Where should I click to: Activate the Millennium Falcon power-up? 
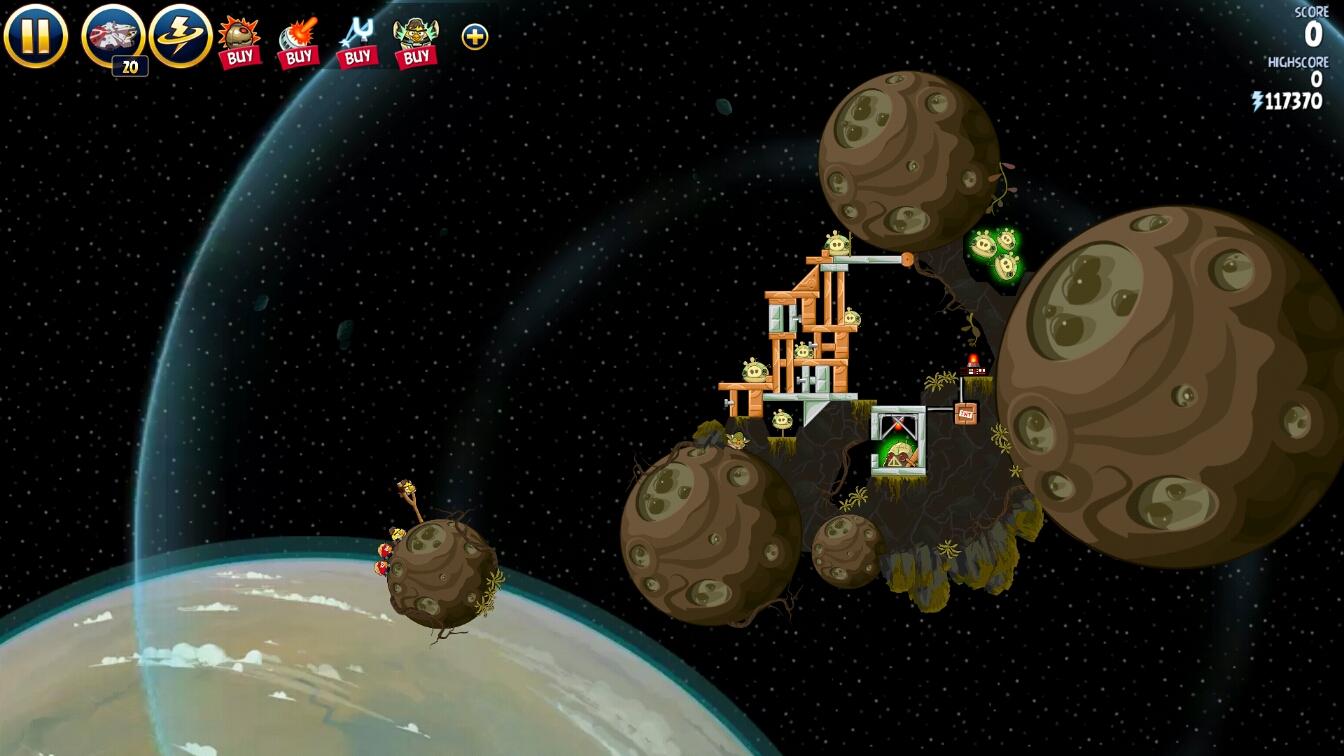click(x=113, y=37)
